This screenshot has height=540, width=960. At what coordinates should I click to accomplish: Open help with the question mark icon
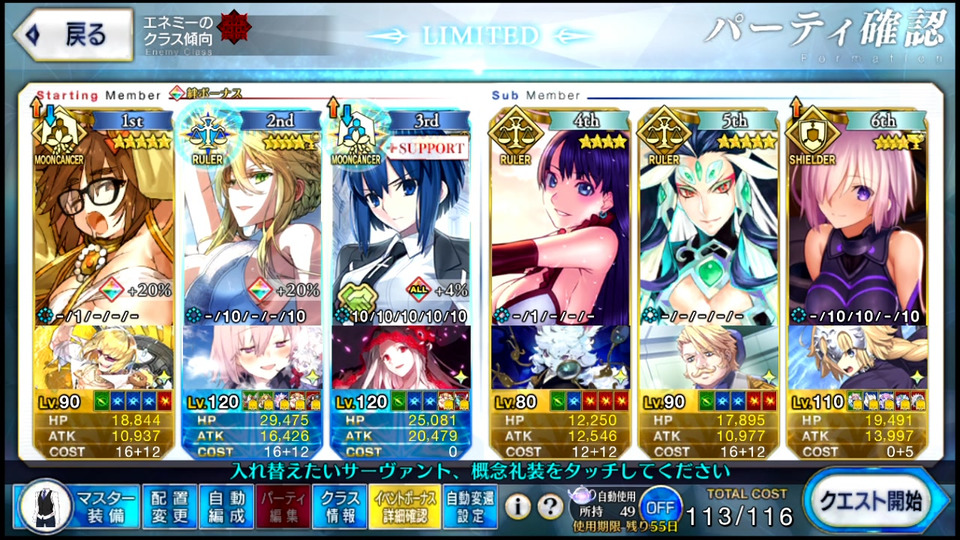[x=550, y=506]
